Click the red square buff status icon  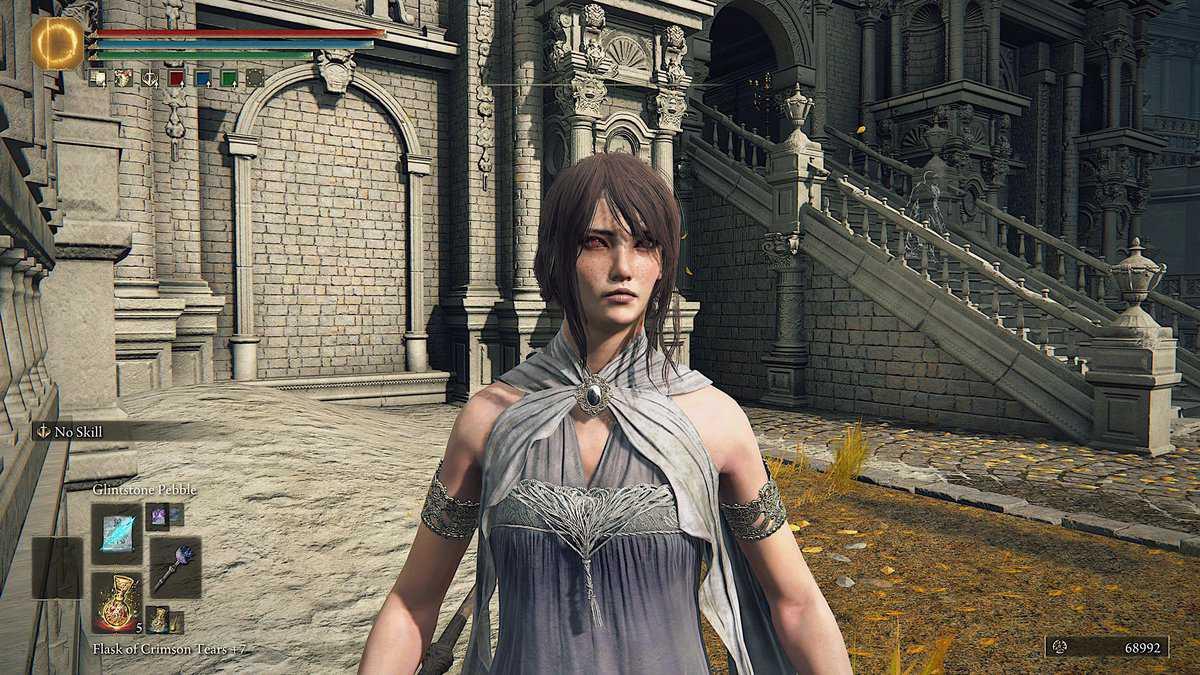click(x=176, y=78)
